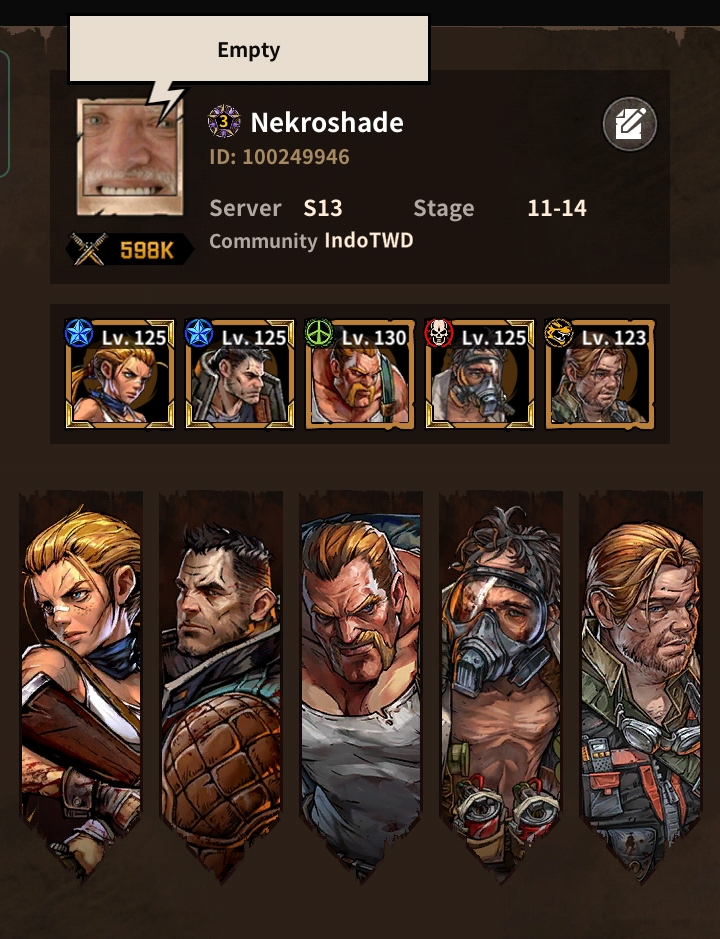The height and width of the screenshot is (939, 720).
Task: Open the turtle-shell shield hero's banner
Action: pos(221,680)
